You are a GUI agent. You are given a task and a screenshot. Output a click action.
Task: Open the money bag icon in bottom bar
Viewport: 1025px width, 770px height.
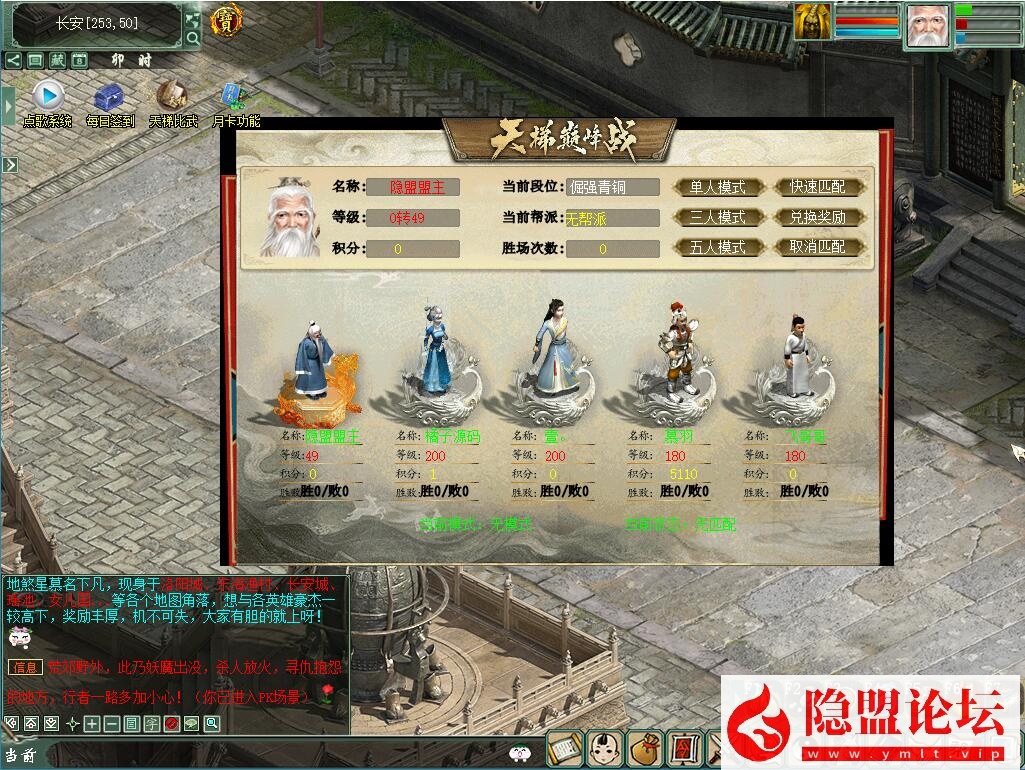(643, 748)
